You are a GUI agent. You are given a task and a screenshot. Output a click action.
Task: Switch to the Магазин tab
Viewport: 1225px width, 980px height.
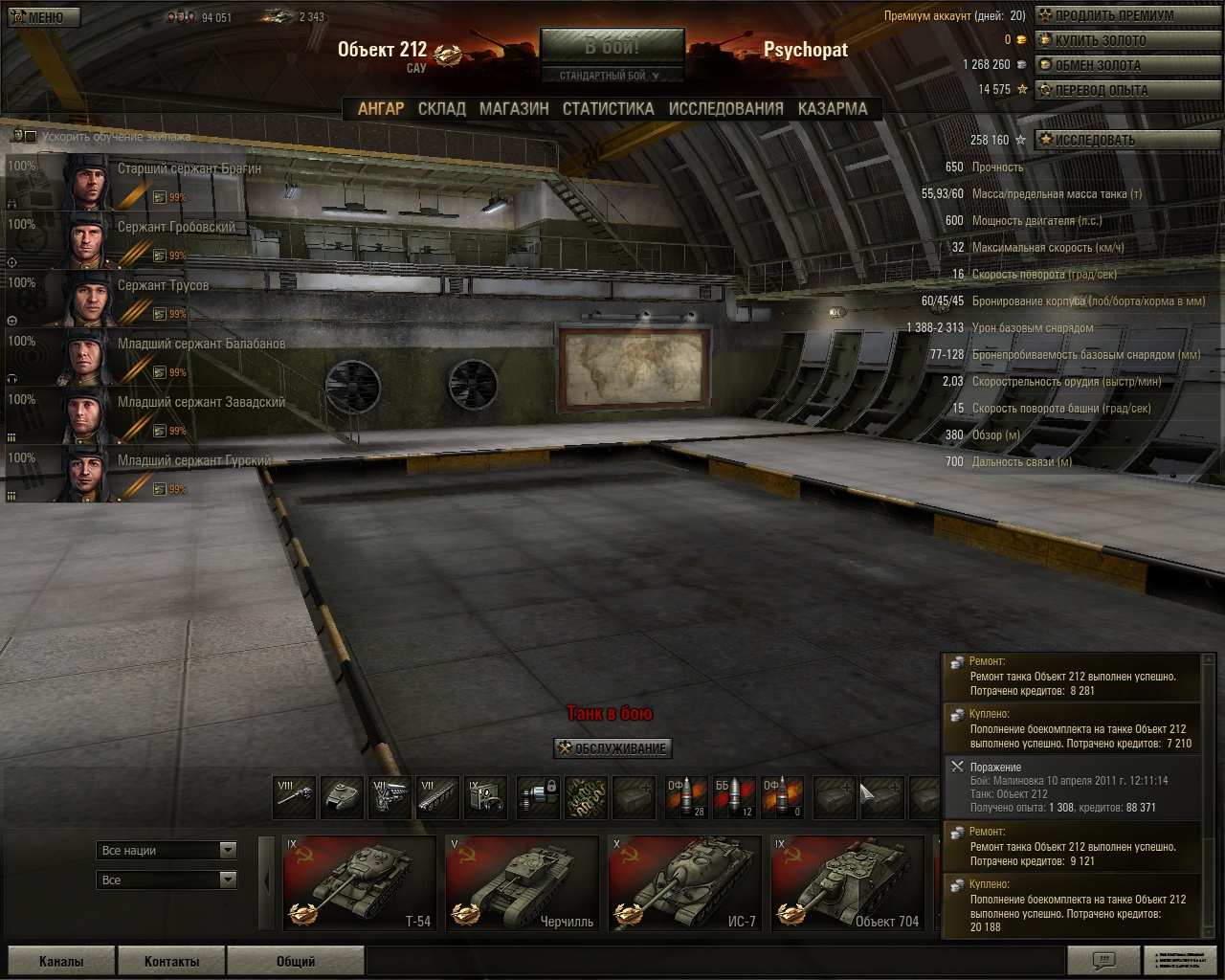pyautogui.click(x=514, y=109)
